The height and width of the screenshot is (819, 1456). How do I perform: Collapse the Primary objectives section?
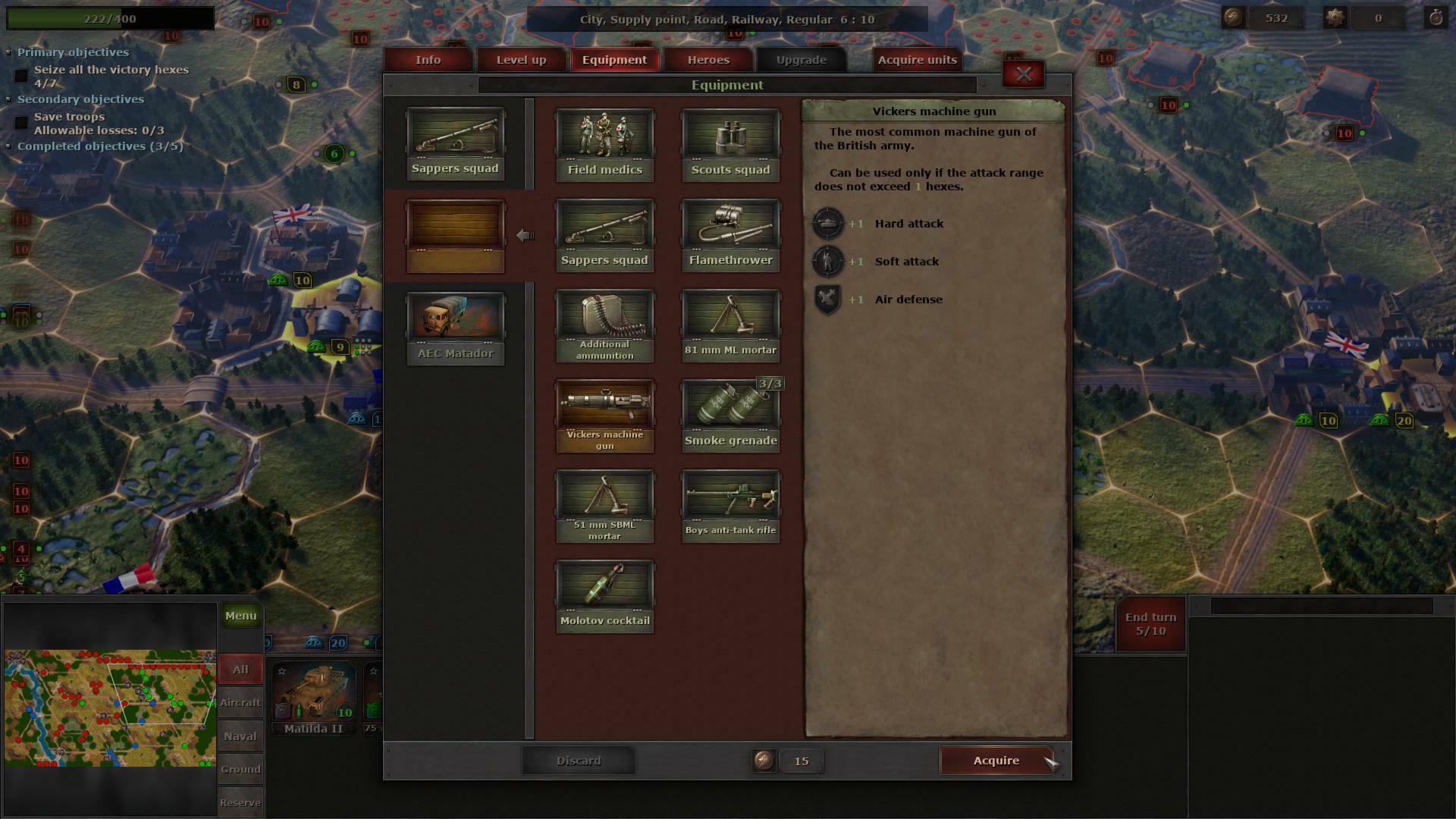8,52
